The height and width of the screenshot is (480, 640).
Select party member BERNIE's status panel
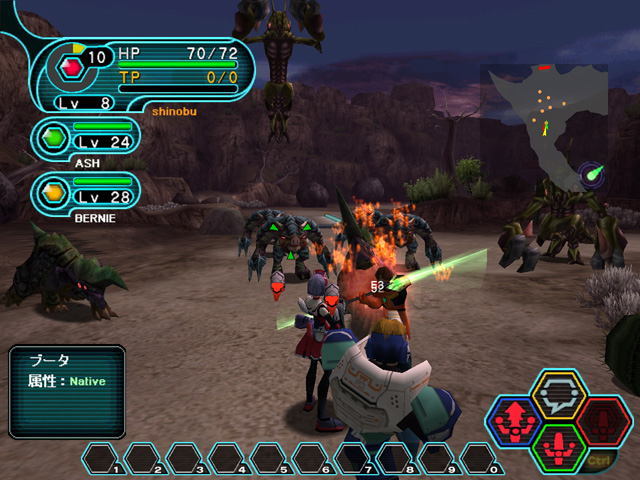(x=88, y=193)
